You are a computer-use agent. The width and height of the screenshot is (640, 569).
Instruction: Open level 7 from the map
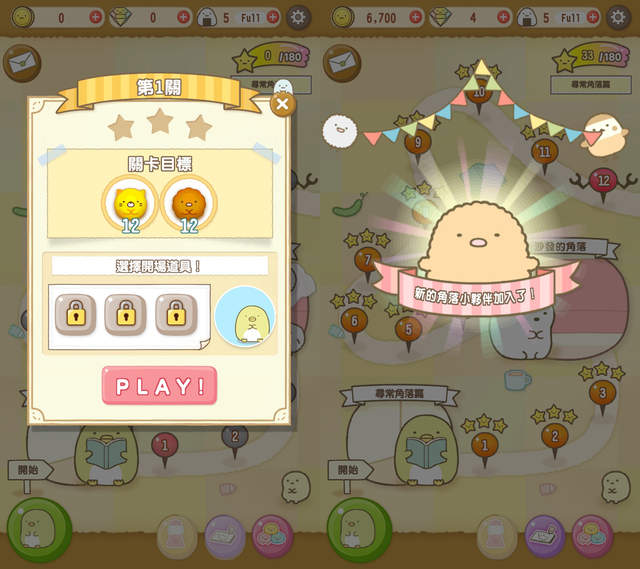pos(367,260)
